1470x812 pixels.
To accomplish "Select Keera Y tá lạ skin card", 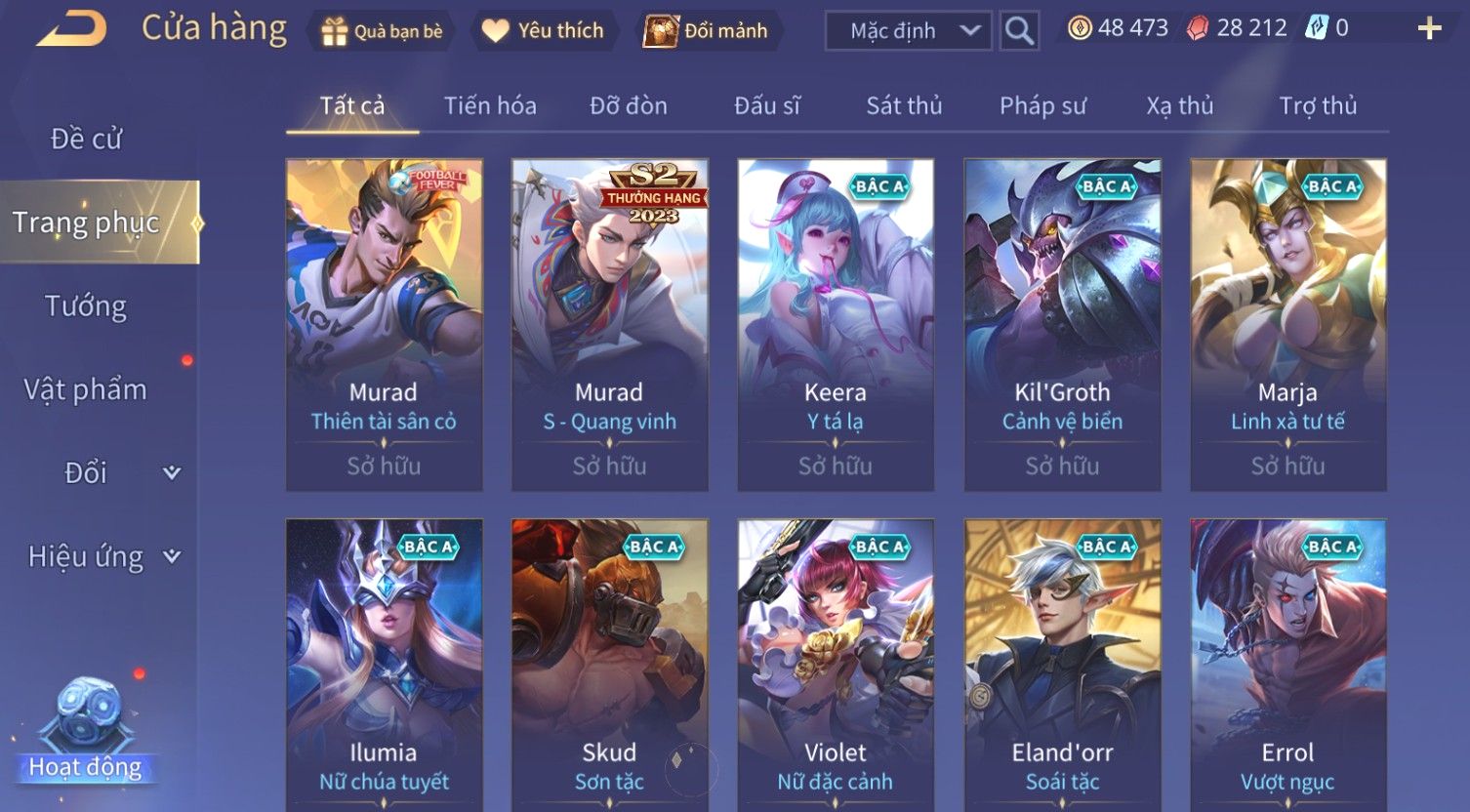I will pos(836,325).
